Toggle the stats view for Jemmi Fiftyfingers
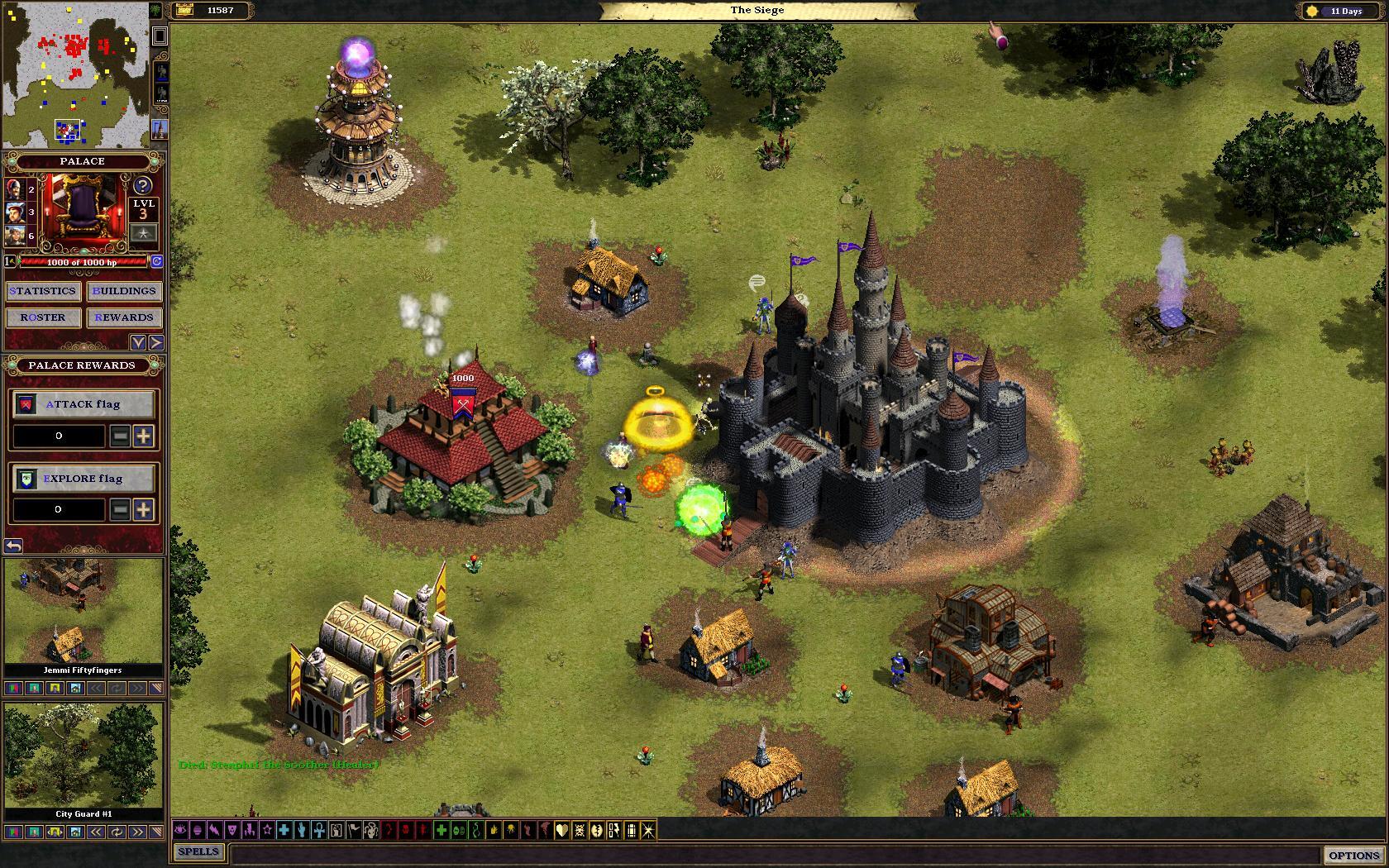 point(13,689)
